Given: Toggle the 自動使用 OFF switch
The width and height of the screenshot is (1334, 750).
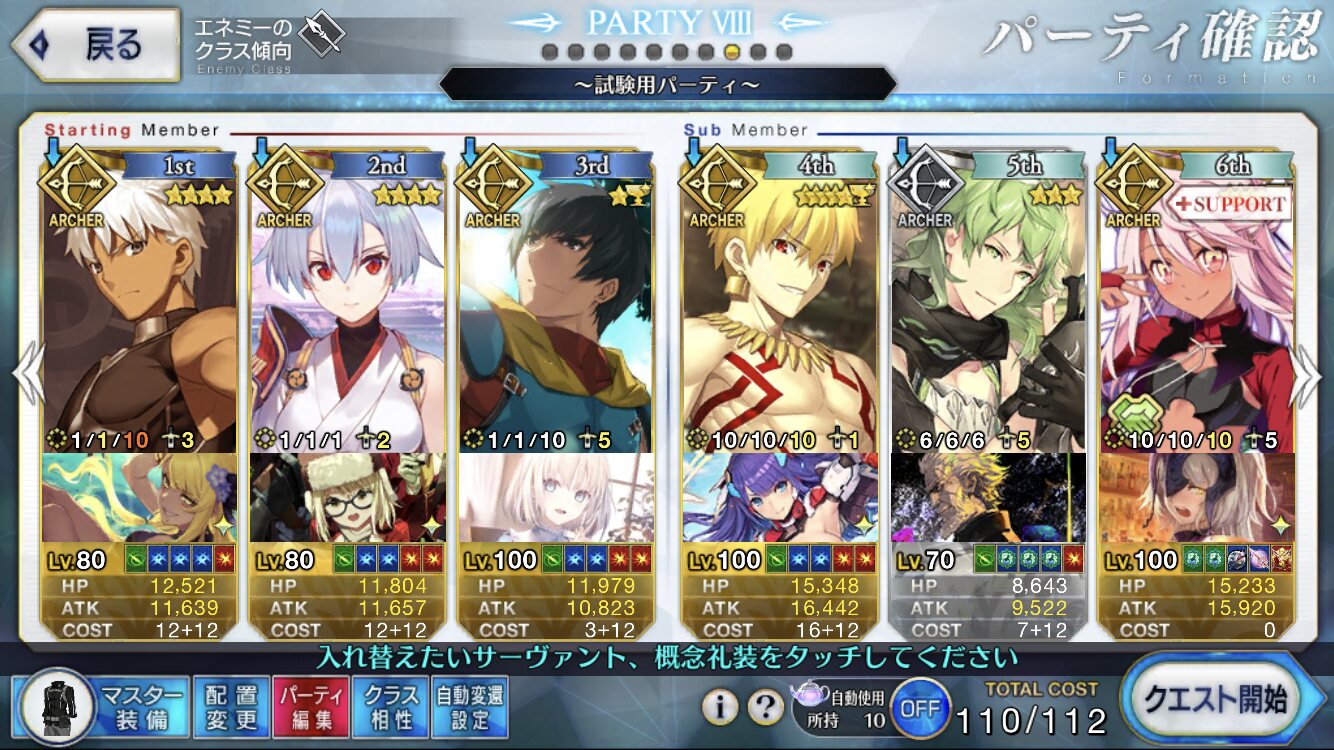Looking at the screenshot, I should pyautogui.click(x=919, y=708).
